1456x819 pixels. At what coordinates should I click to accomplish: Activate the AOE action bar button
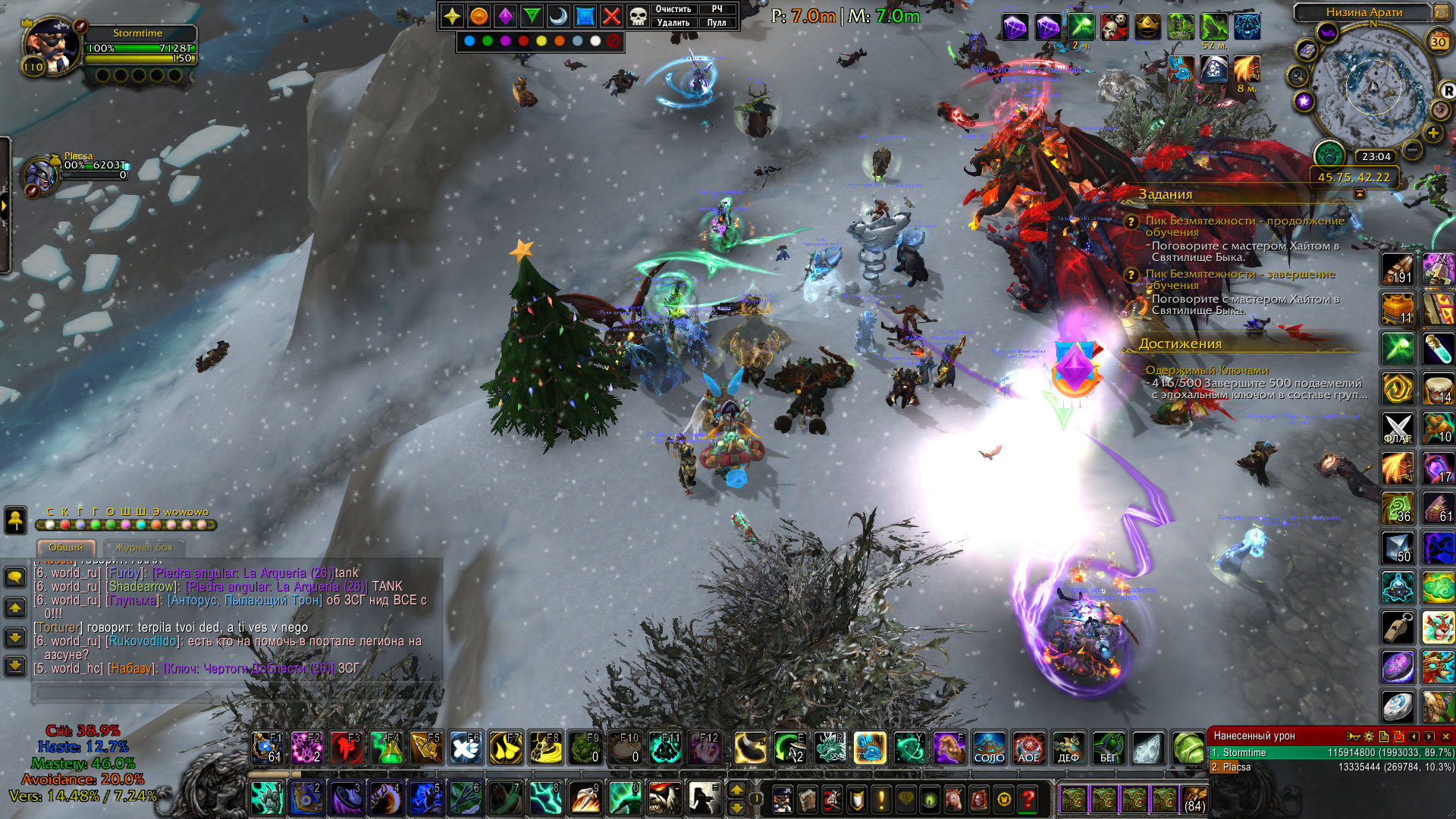tap(1028, 748)
